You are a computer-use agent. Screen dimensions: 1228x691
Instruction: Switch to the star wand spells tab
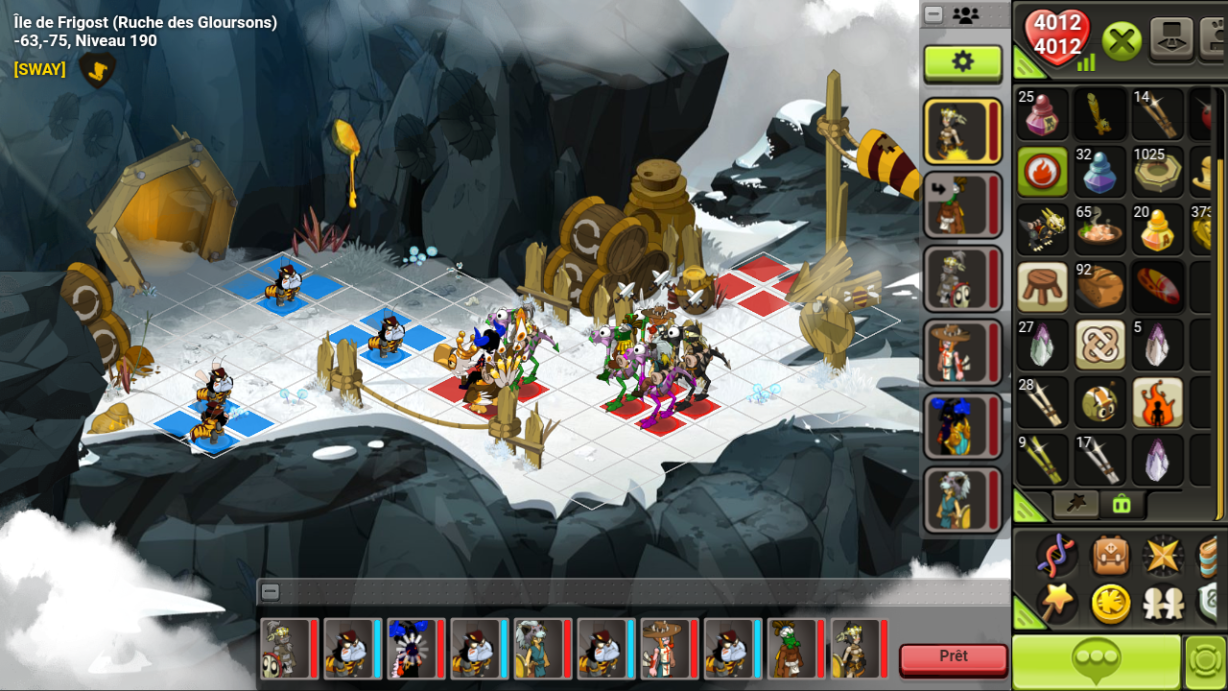pos(1076,505)
